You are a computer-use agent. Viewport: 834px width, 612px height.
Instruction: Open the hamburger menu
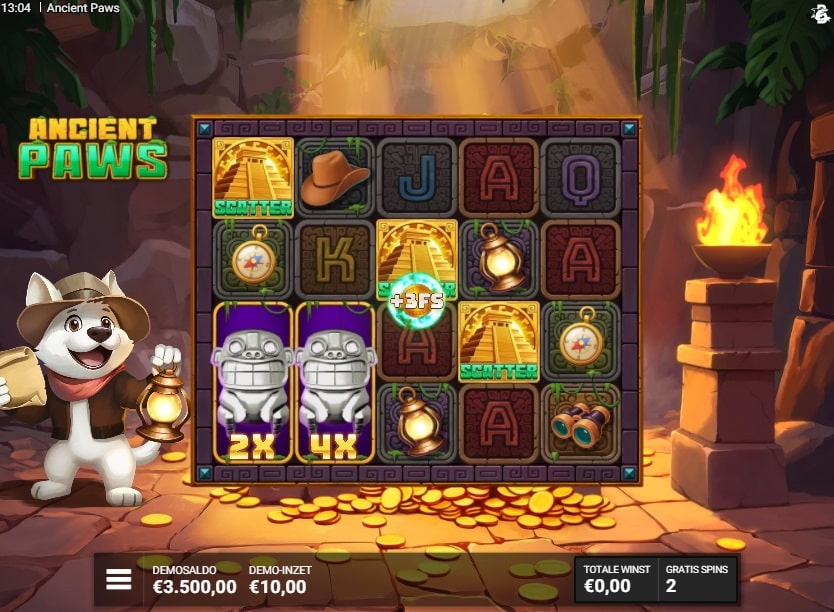pyautogui.click(x=119, y=580)
